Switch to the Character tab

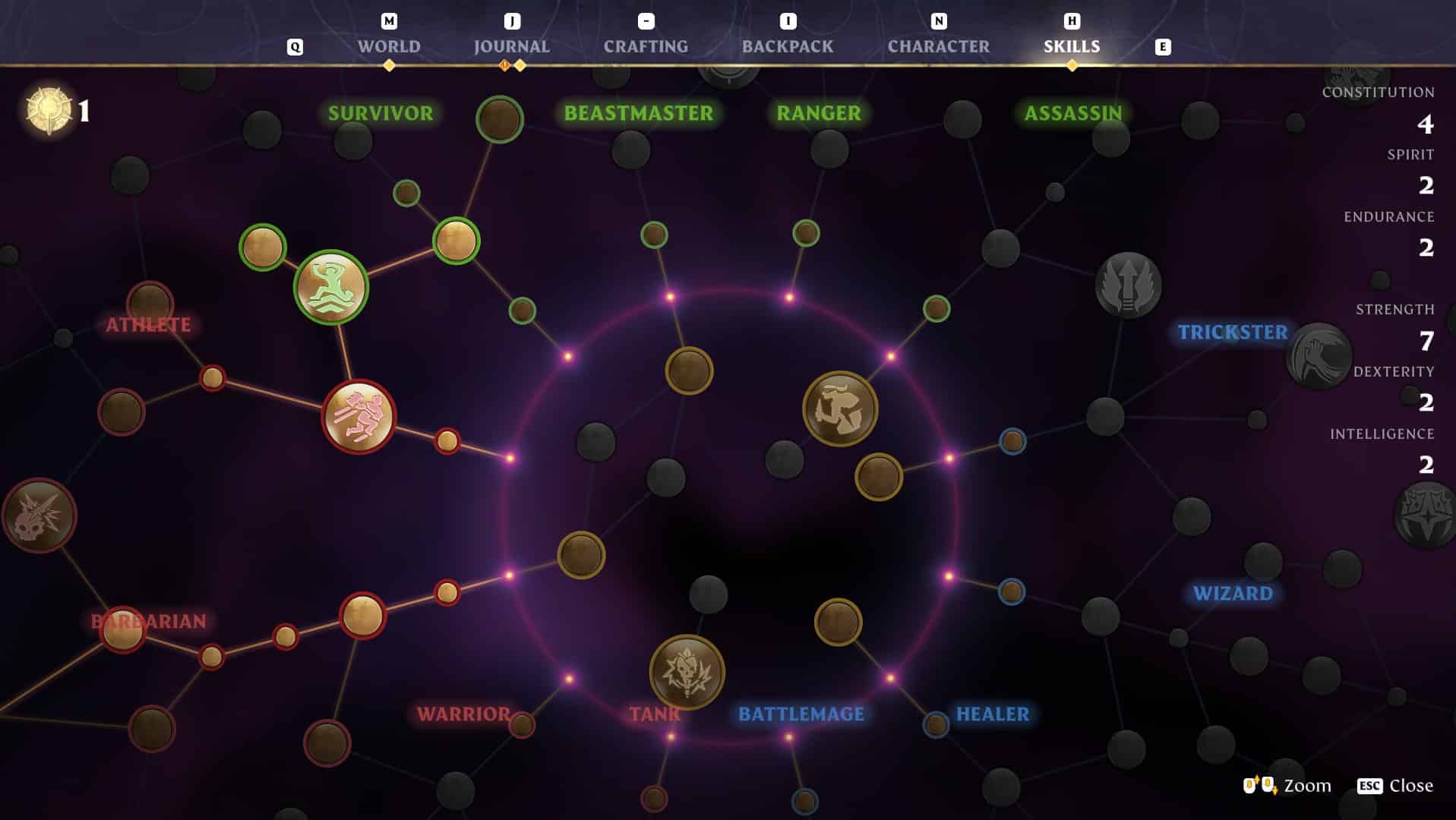pos(939,46)
